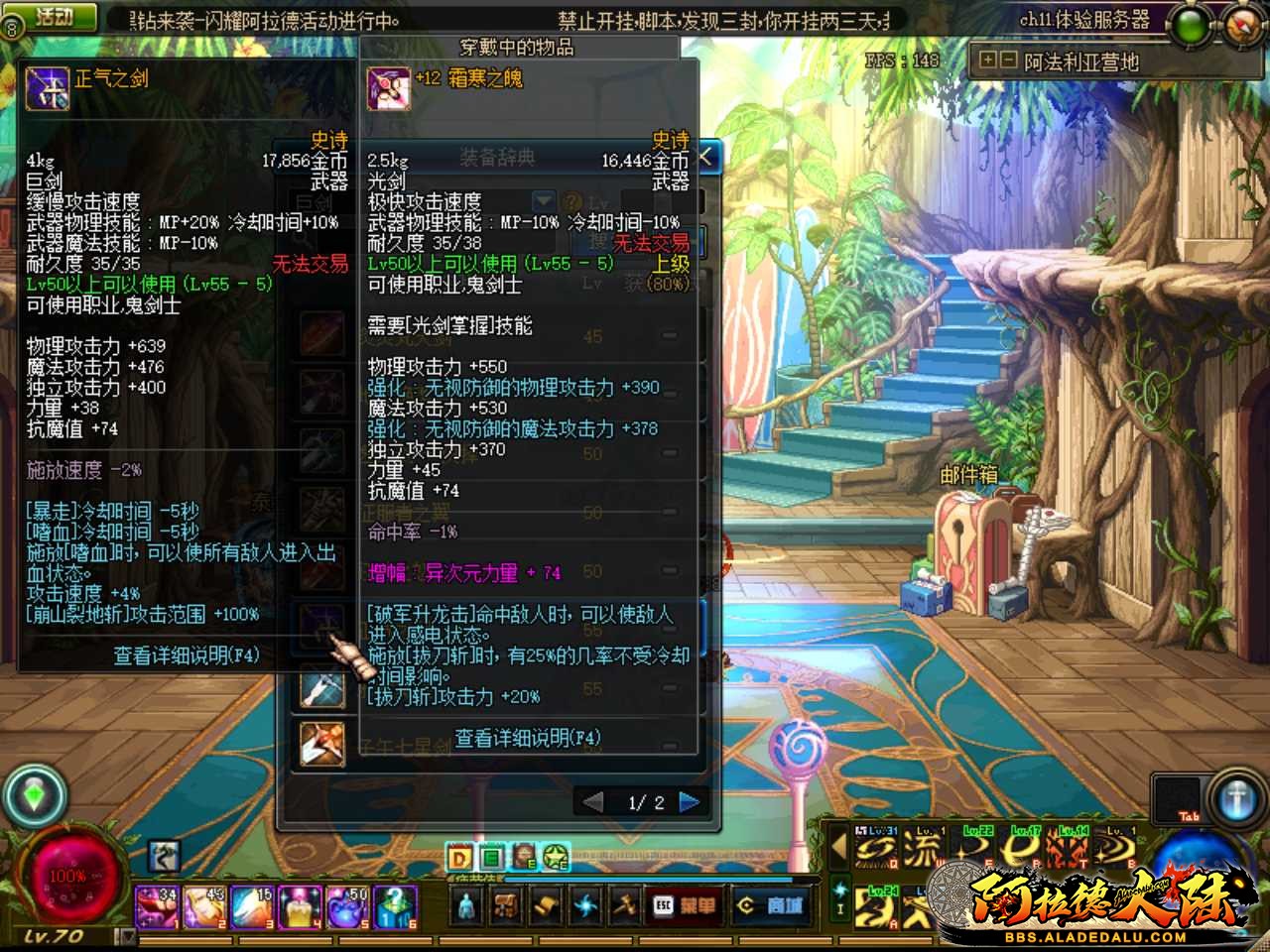Activate the Lv.24 skill in slot A
This screenshot has height=952, width=1270.
pyautogui.click(x=875, y=905)
